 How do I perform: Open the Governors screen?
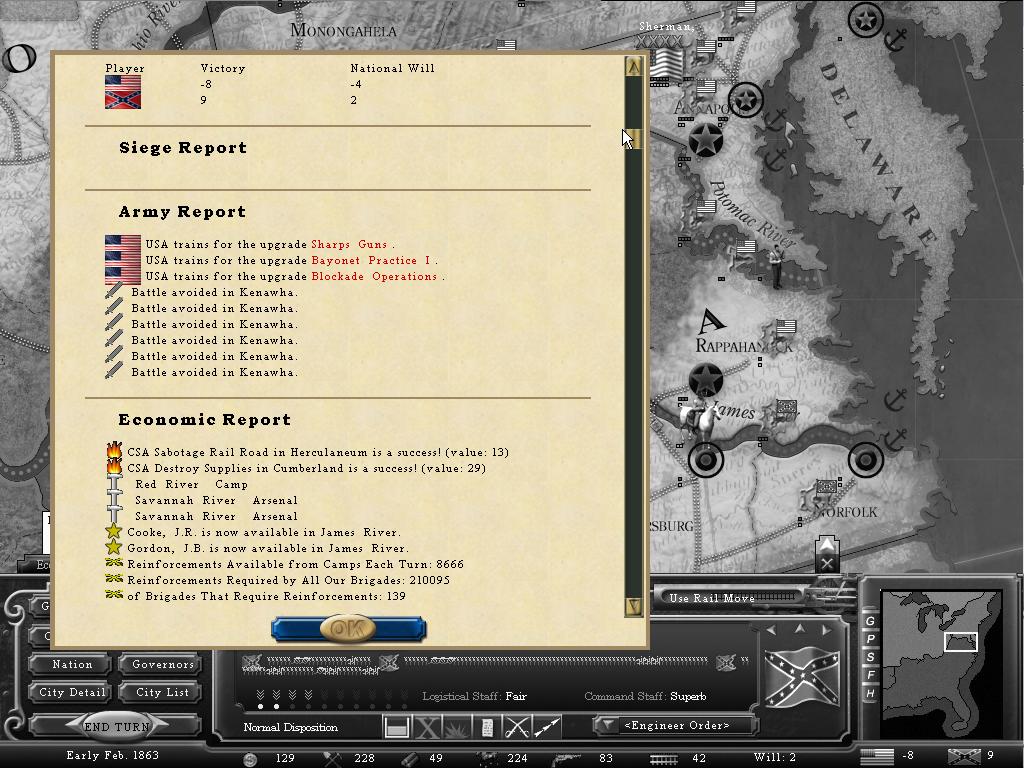click(163, 664)
